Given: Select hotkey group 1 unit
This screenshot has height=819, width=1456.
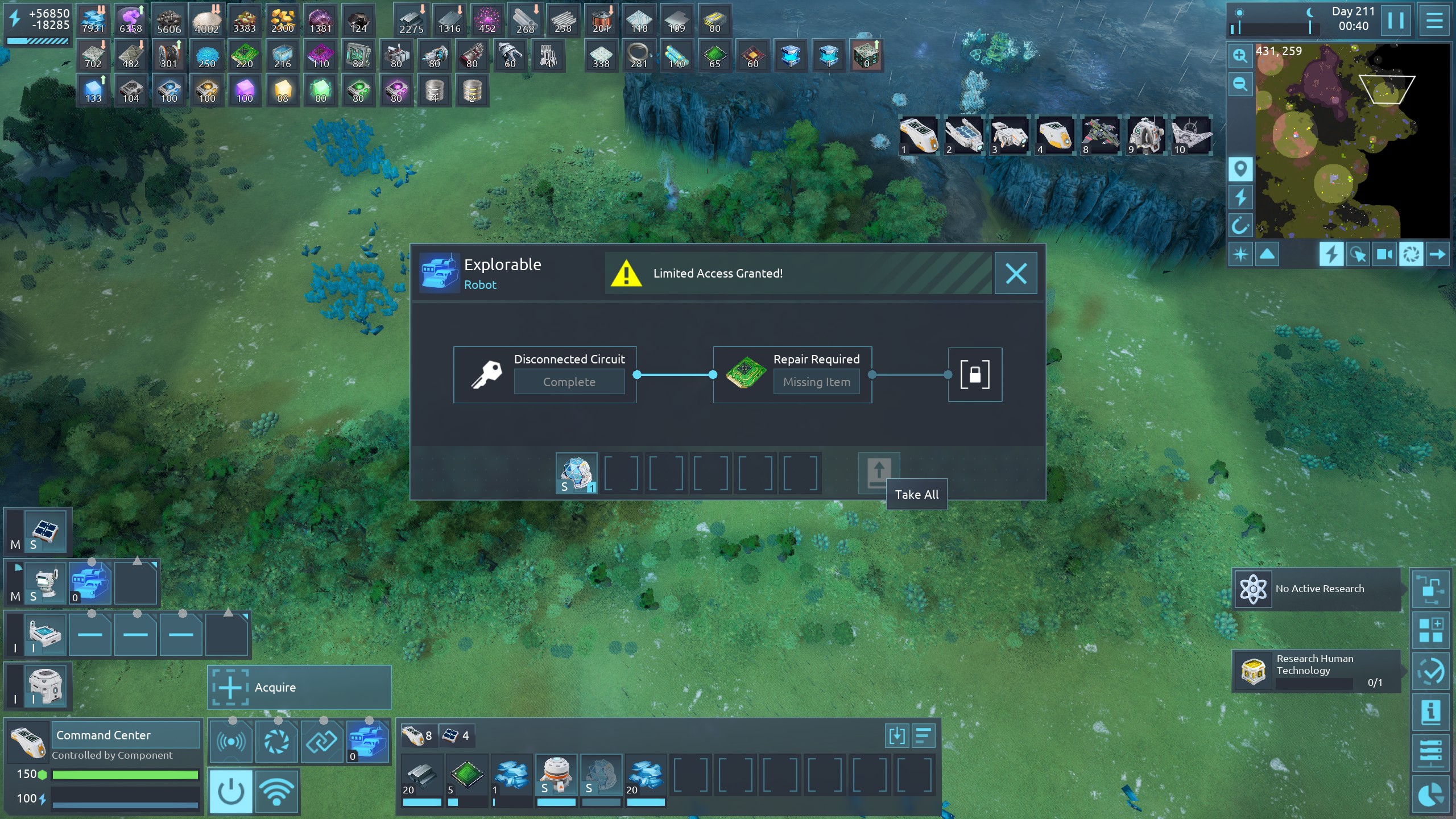Looking at the screenshot, I should coord(919,135).
